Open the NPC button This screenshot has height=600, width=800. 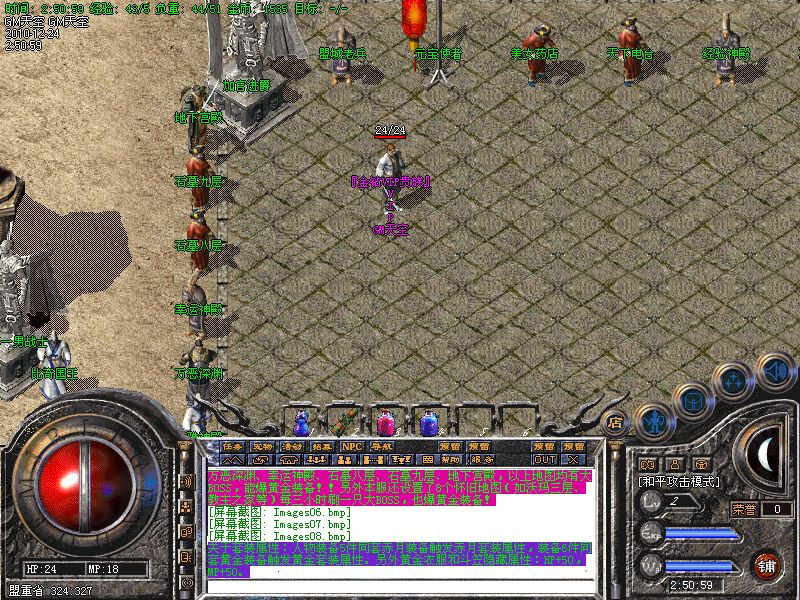point(352,446)
